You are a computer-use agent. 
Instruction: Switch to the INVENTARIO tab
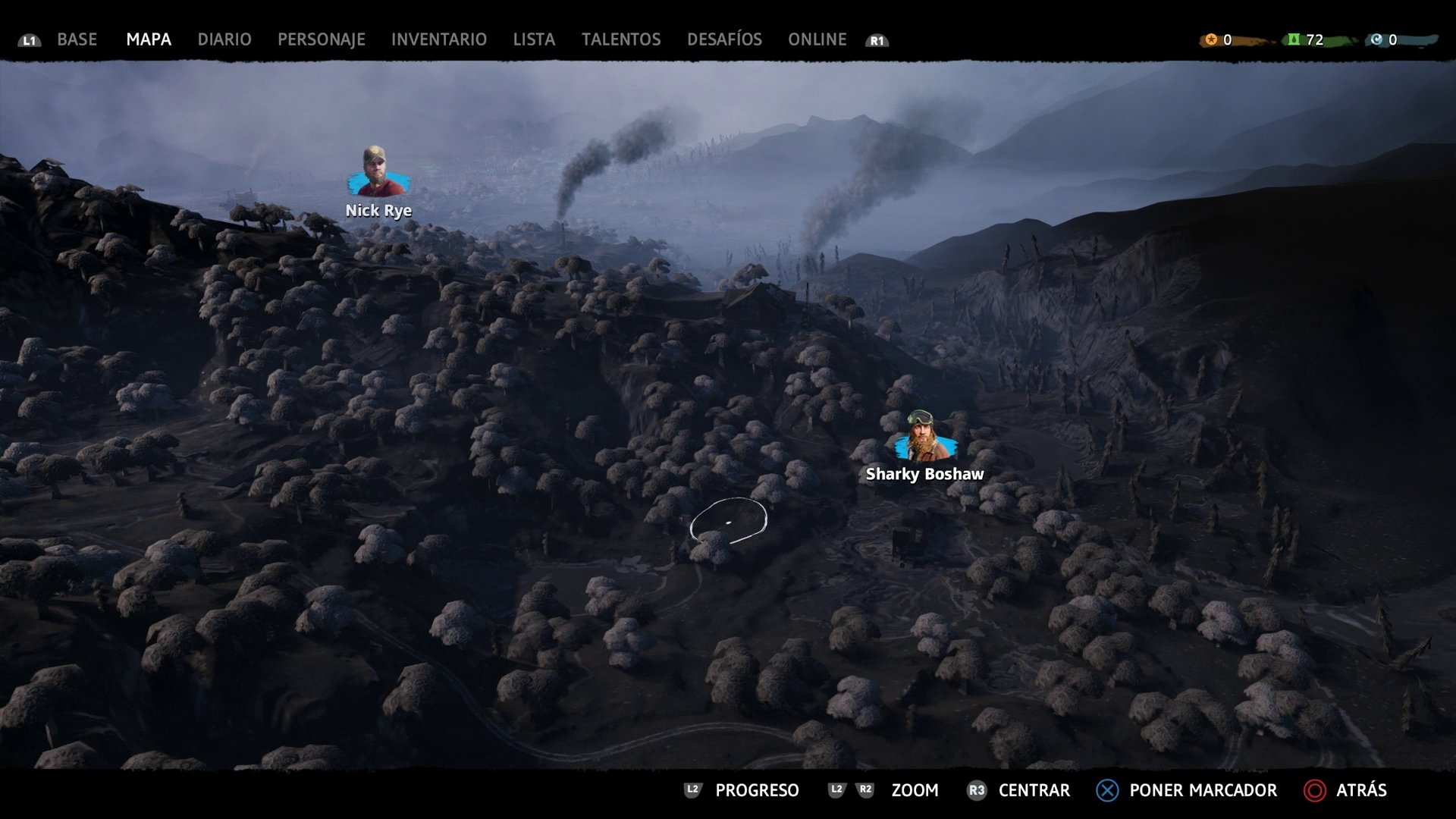click(438, 39)
